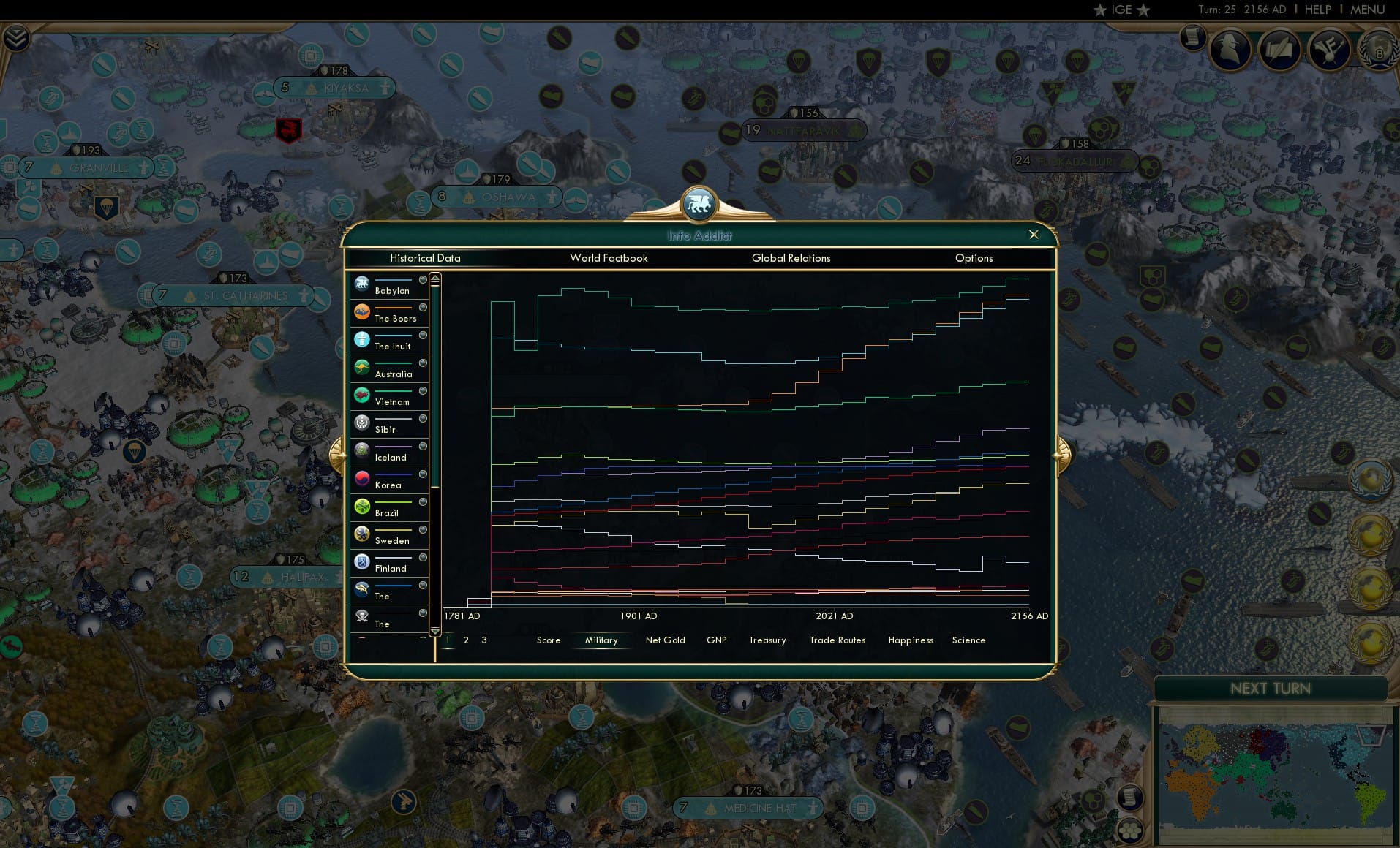This screenshot has width=1400, height=848.
Task: Click the Info Addict lion emblem above the panel
Action: [x=700, y=205]
